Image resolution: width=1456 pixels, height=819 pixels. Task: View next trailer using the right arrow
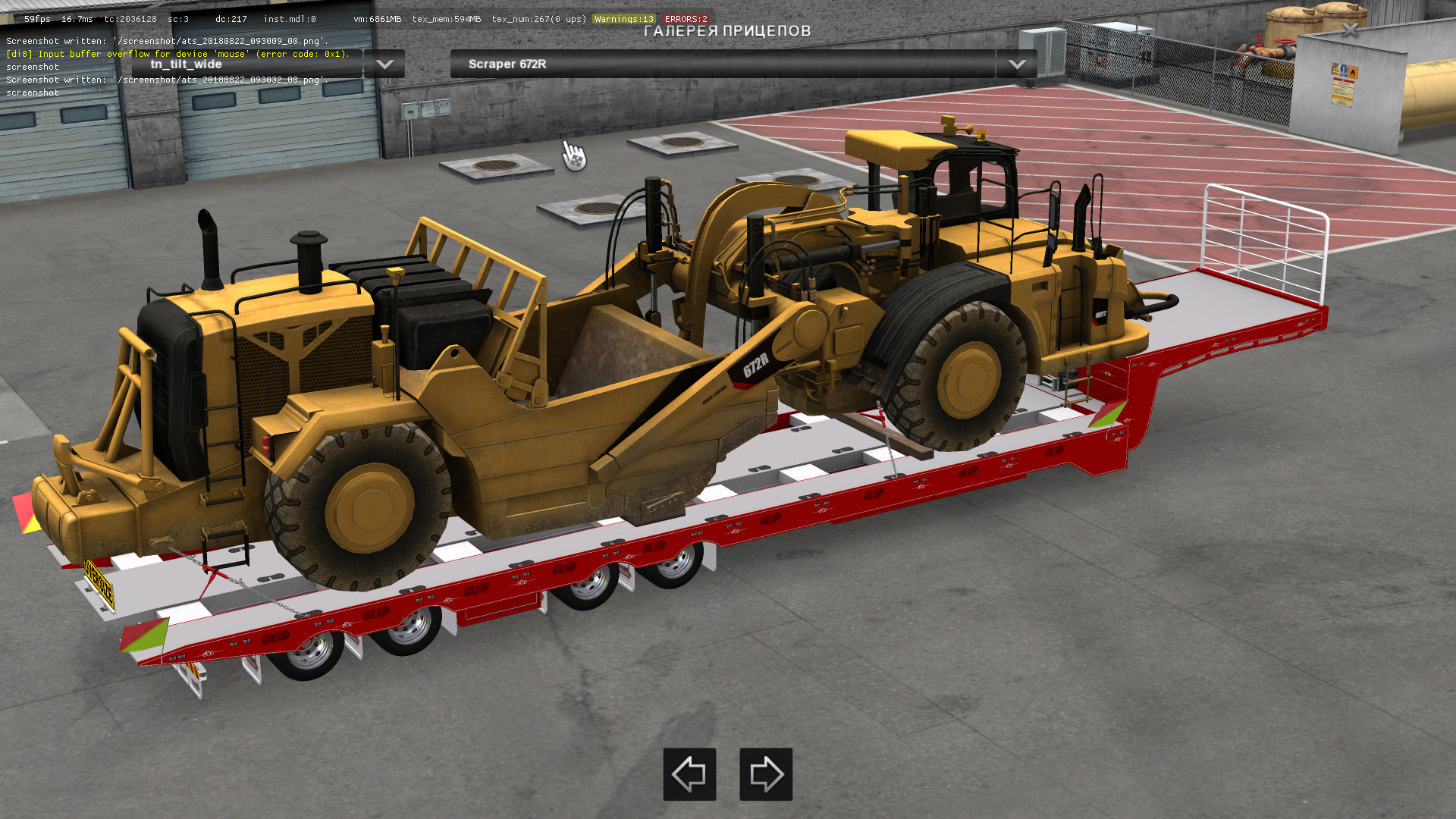tap(765, 775)
